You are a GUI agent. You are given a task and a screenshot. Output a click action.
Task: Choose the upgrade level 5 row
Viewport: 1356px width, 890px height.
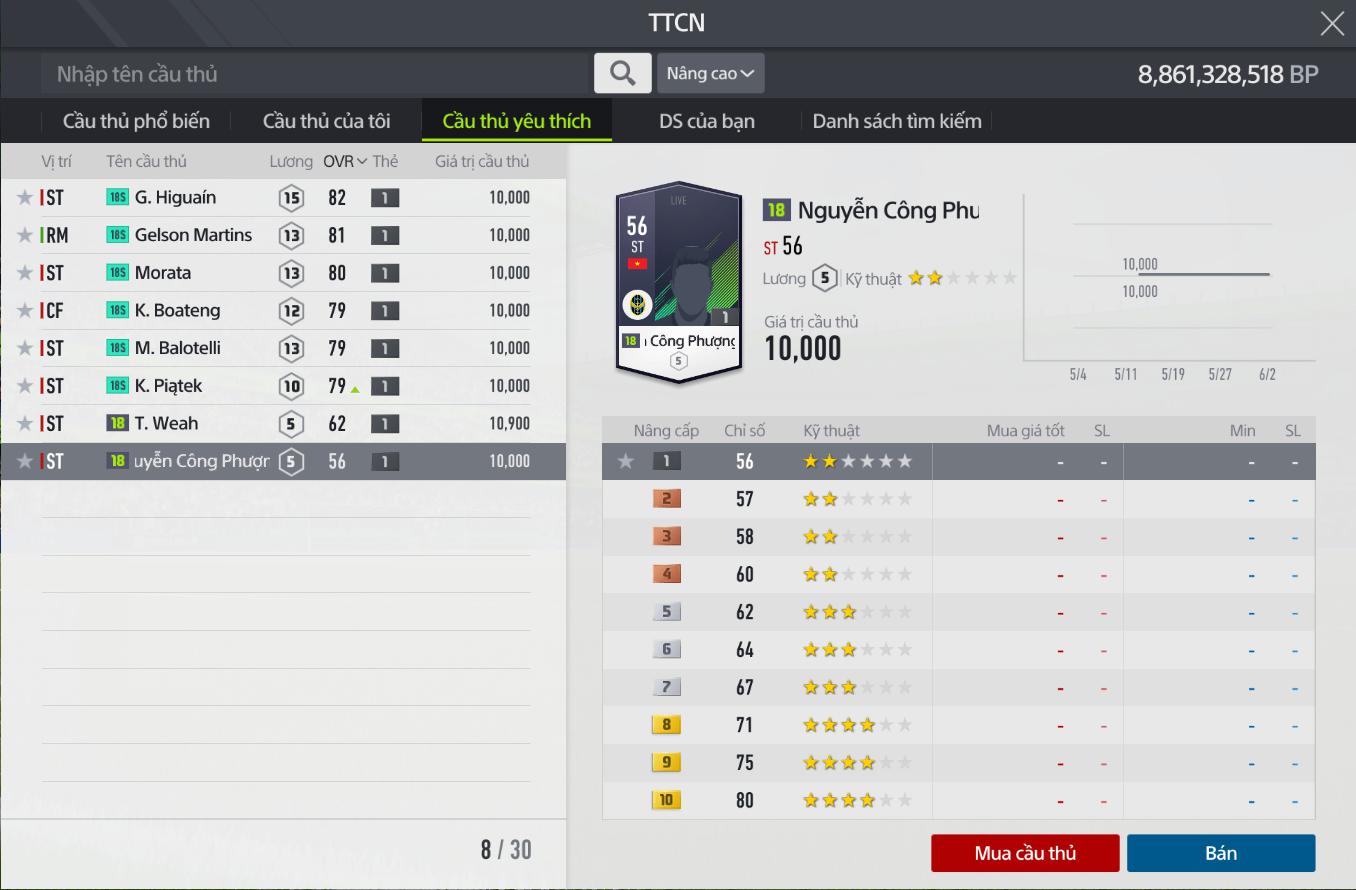pyautogui.click(x=958, y=612)
